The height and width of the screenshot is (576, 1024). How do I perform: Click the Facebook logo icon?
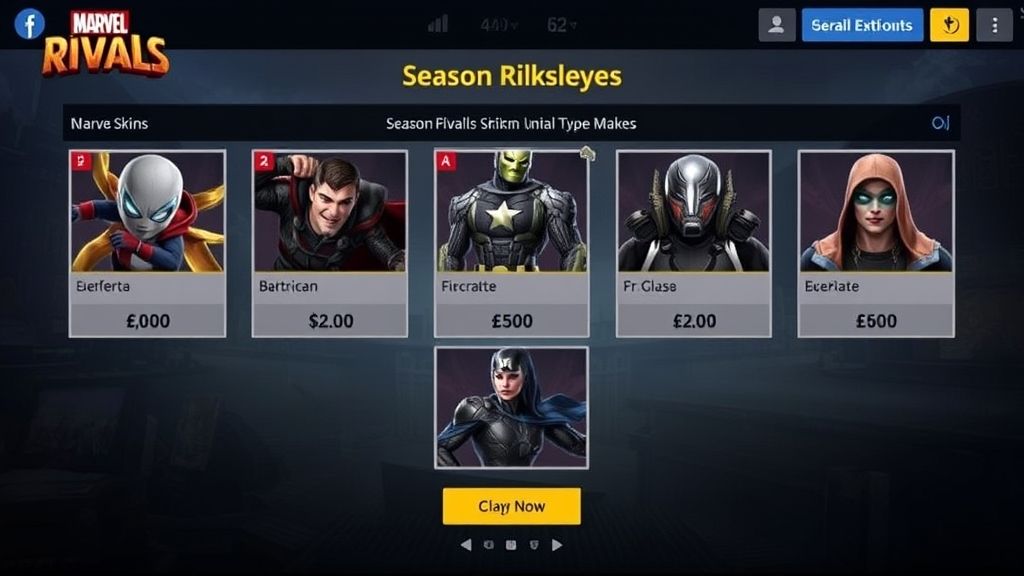pos(29,23)
